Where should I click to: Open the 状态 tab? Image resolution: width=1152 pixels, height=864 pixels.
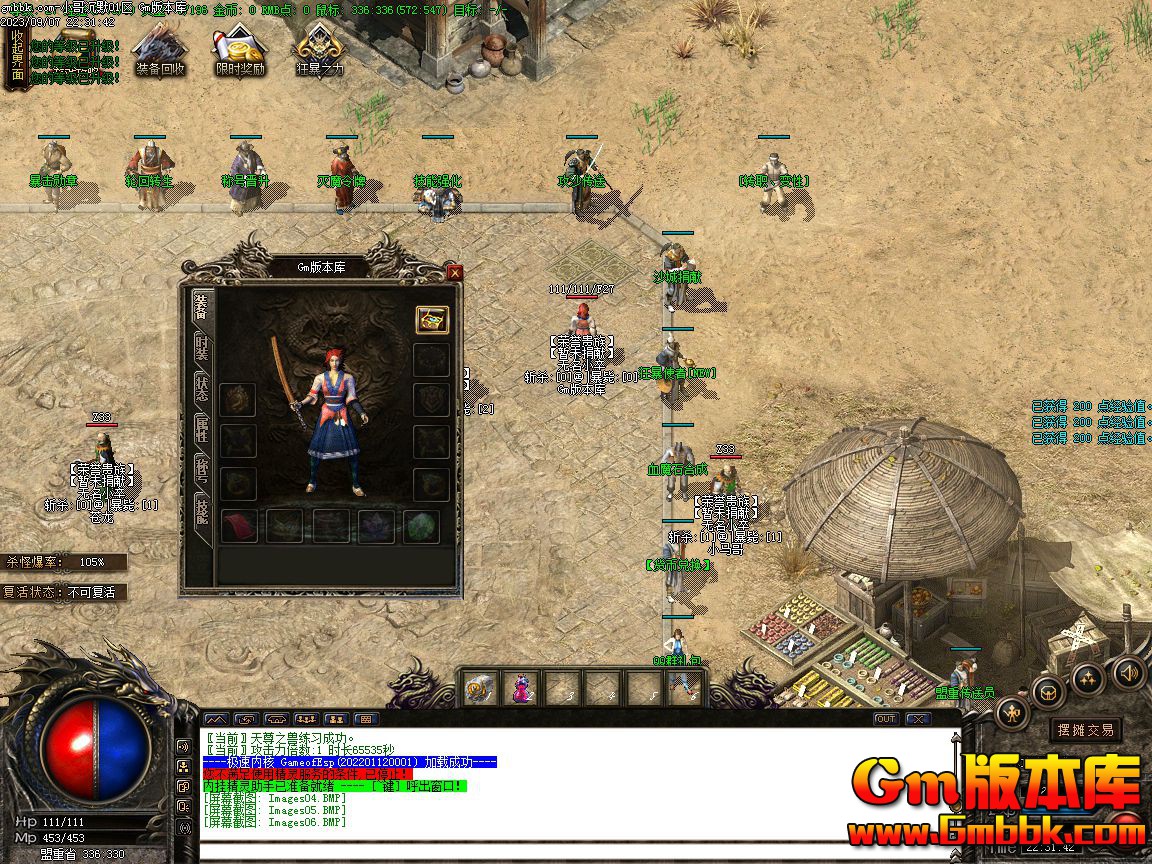(x=201, y=388)
